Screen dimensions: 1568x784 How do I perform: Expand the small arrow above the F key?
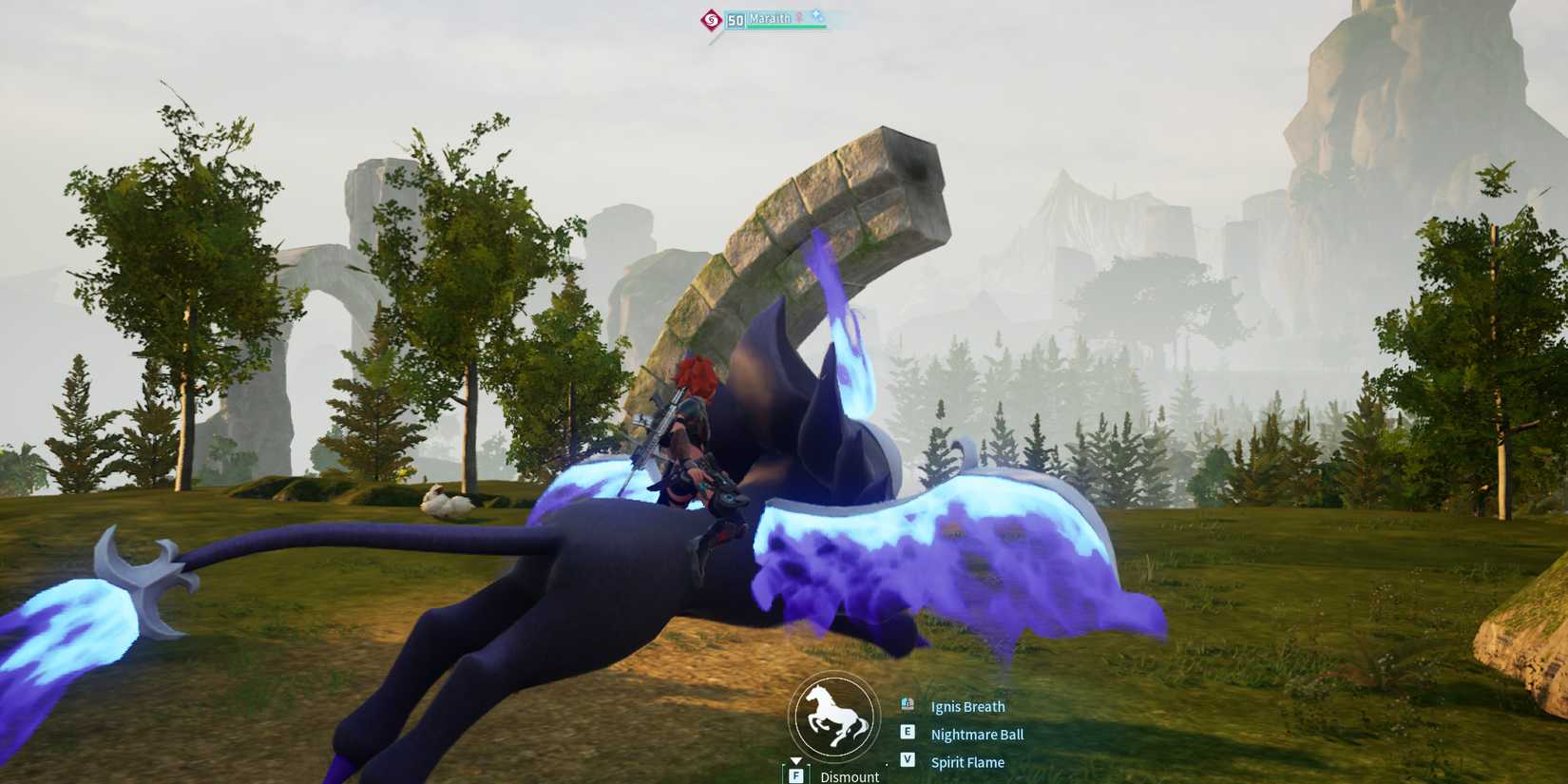pos(795,760)
